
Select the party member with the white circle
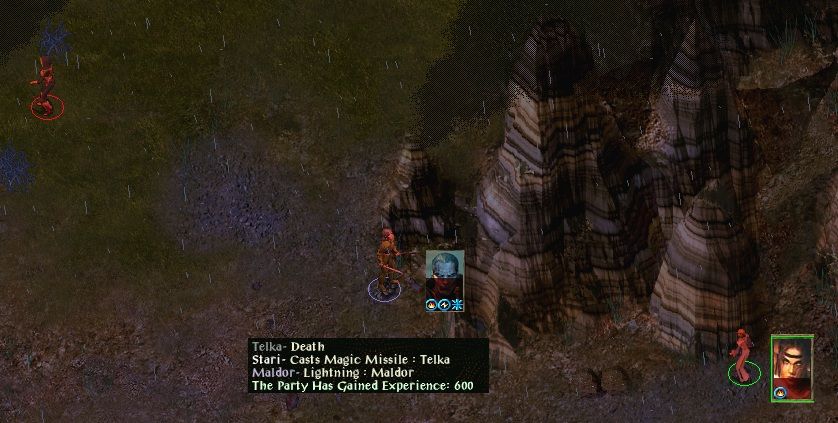(x=385, y=266)
